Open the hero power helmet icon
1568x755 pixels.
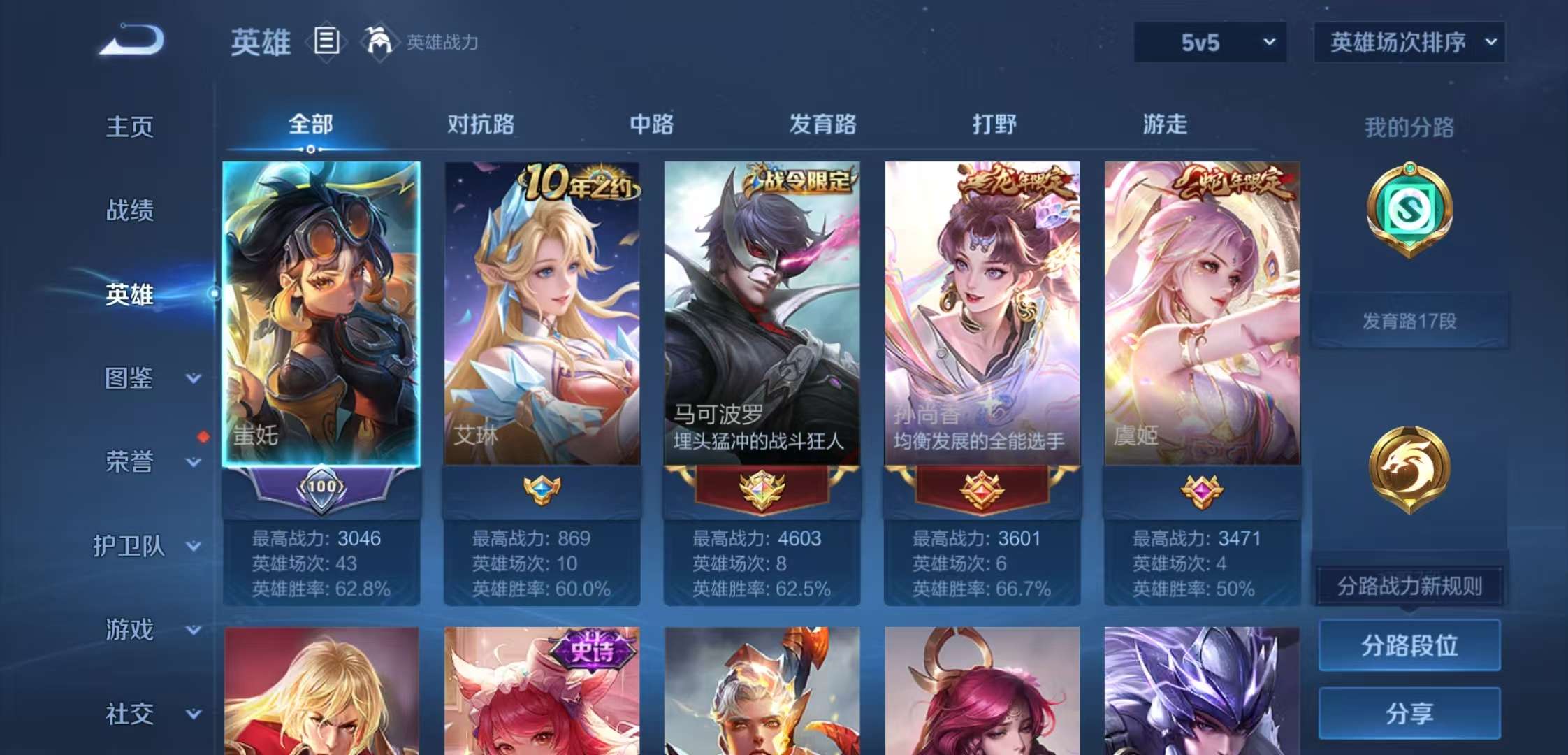(381, 42)
